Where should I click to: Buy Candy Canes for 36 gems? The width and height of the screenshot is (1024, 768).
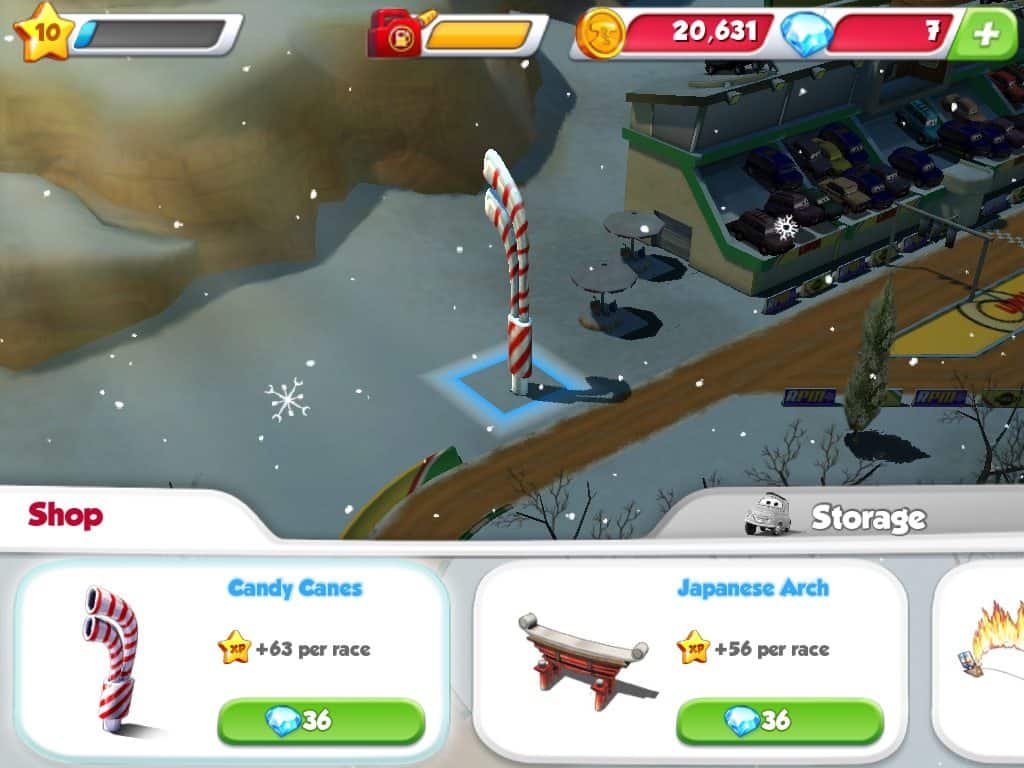(321, 721)
